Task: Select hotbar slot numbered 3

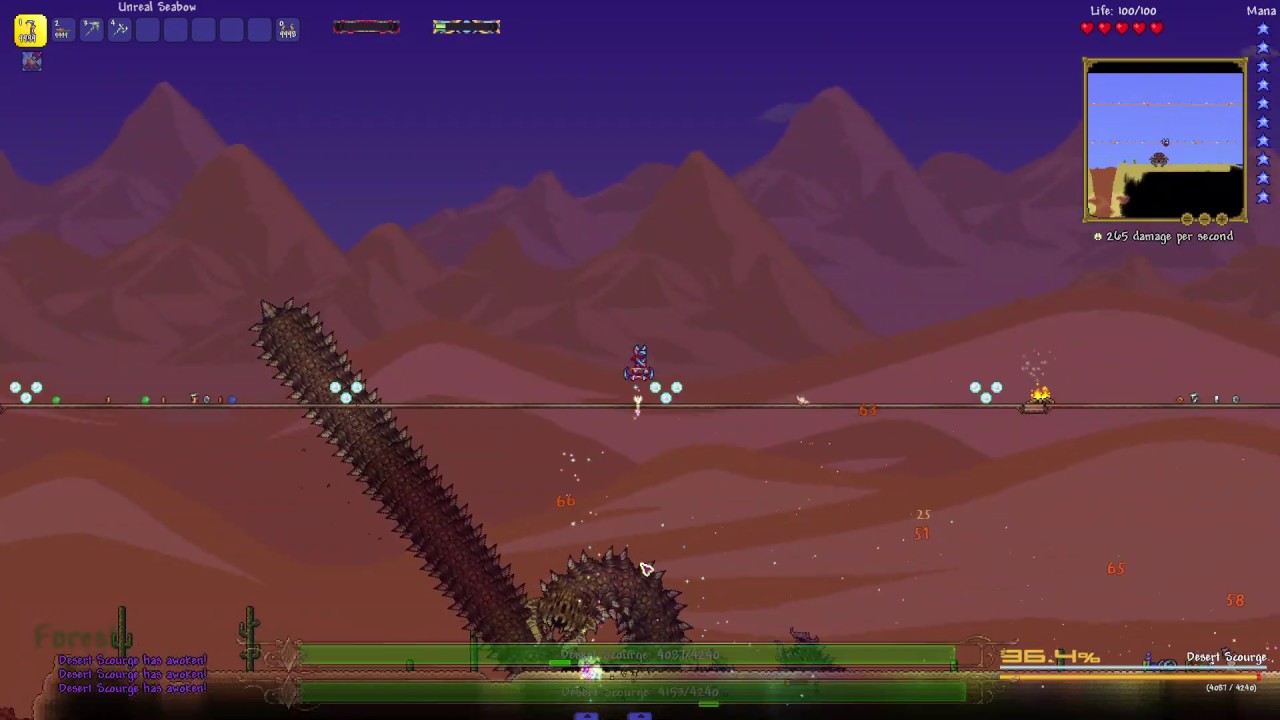Action: tap(90, 29)
